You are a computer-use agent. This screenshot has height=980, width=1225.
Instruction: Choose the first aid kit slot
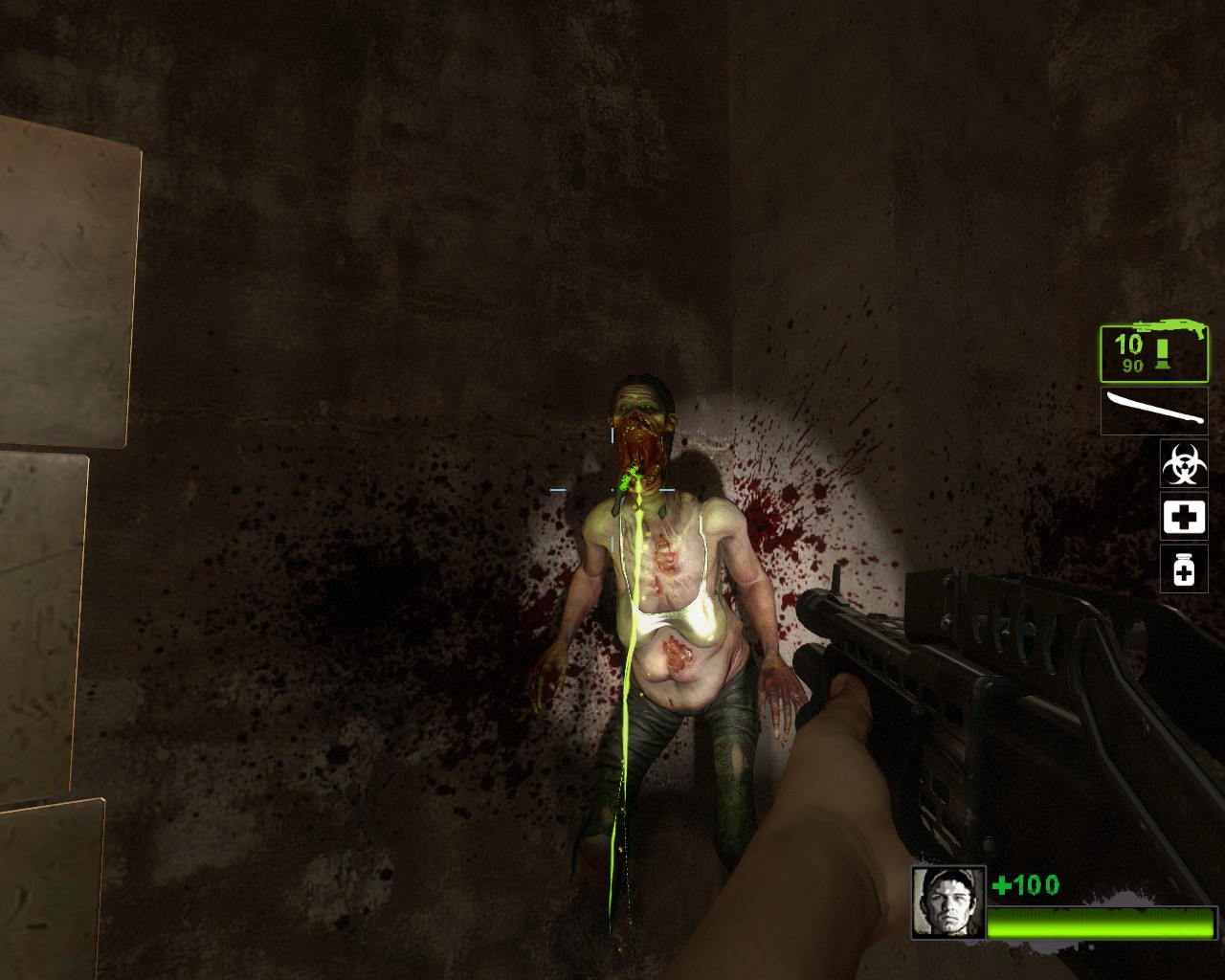point(1184,518)
